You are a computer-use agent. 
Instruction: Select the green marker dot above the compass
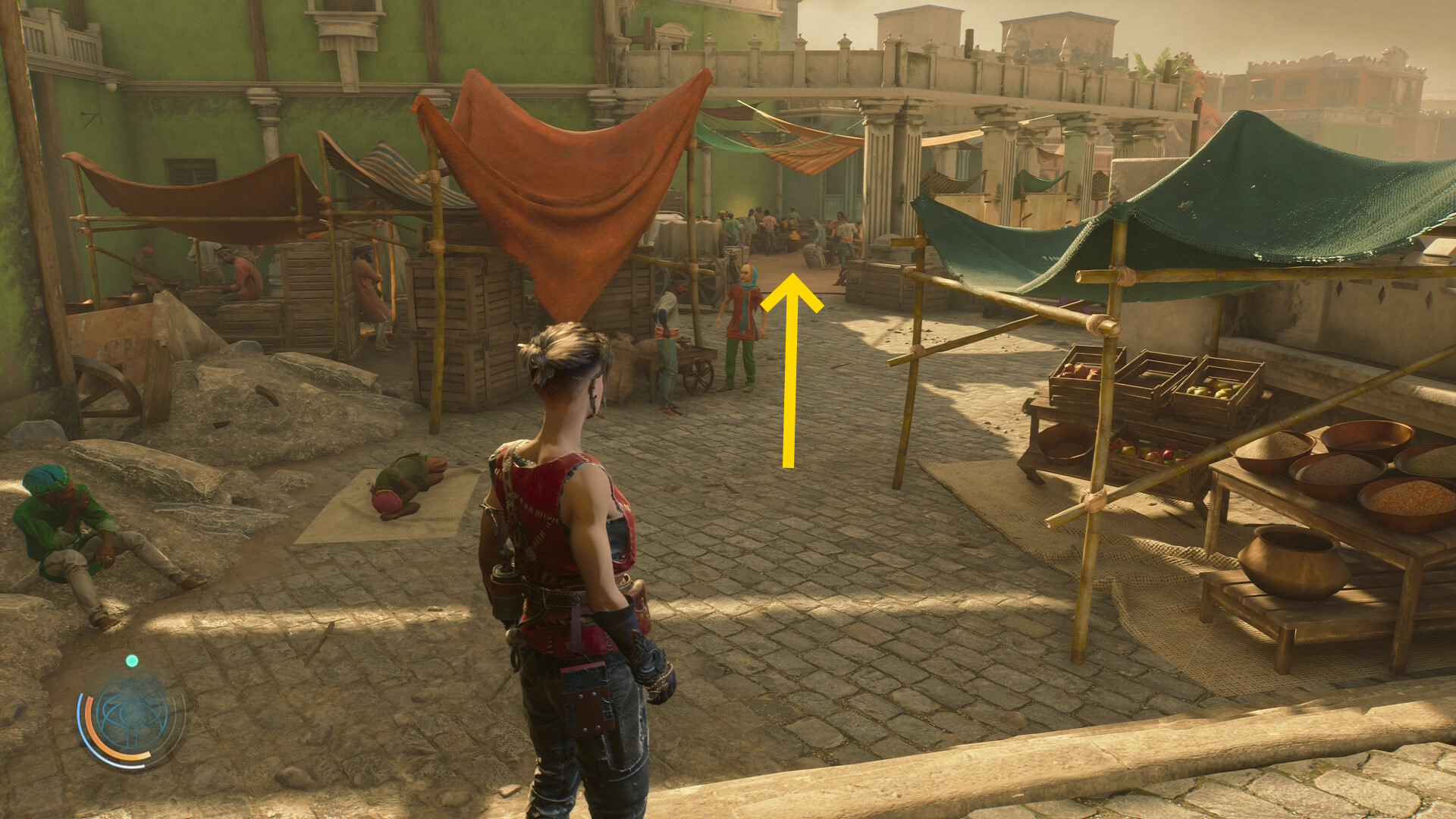[x=132, y=661]
